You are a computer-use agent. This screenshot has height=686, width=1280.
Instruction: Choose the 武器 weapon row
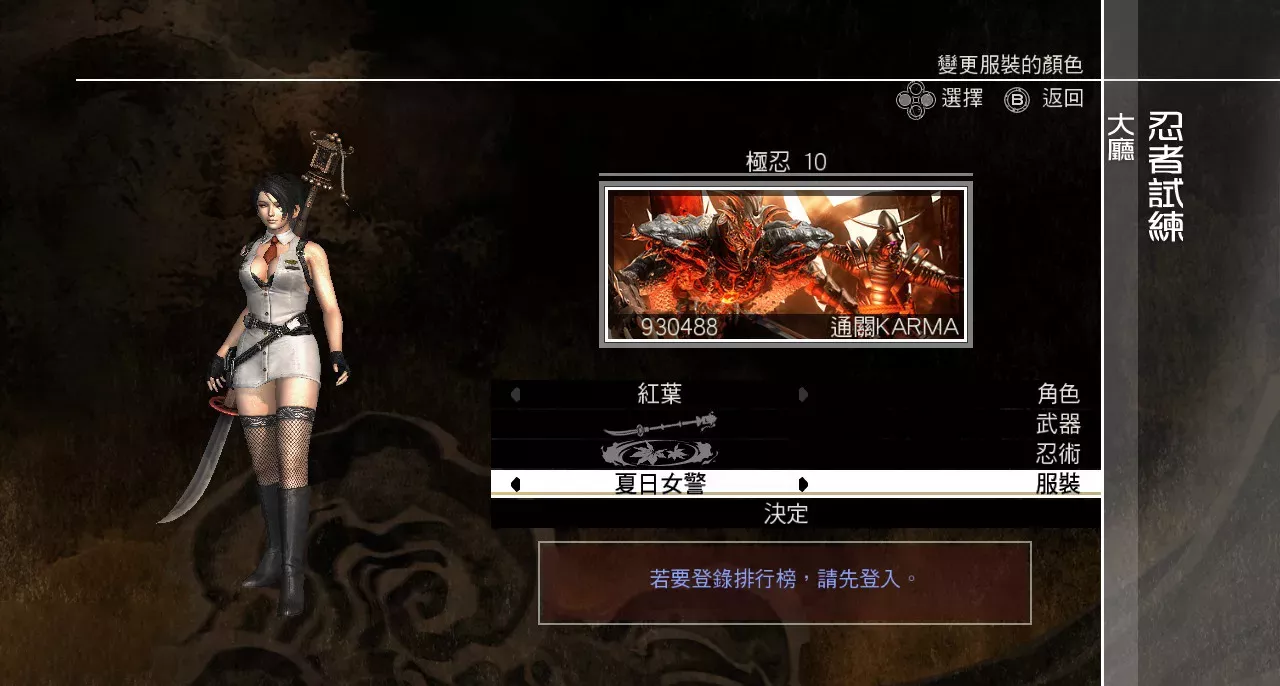(x=795, y=424)
